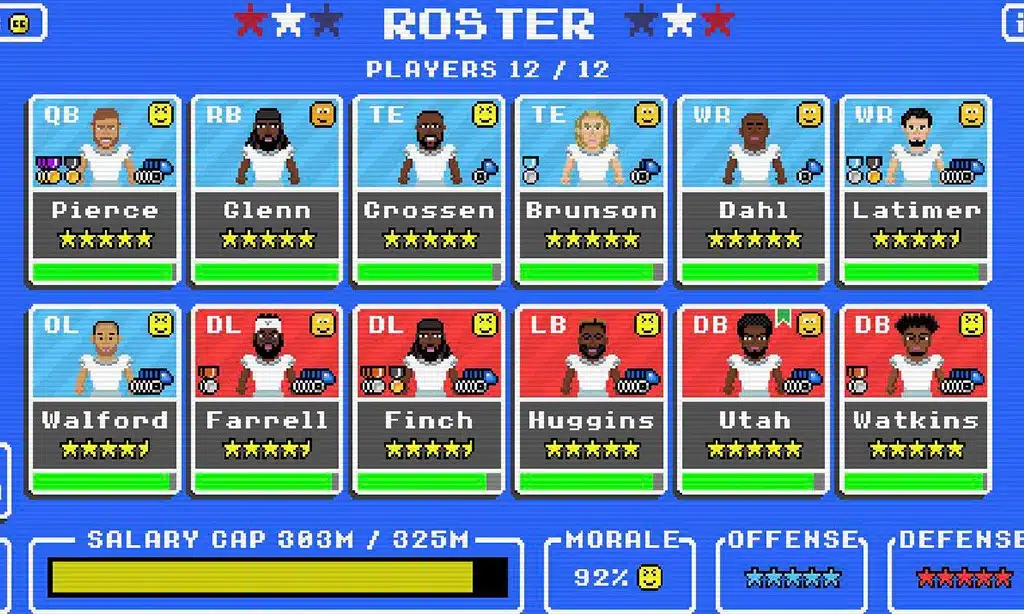Select offensive lineman Walford's card
Viewport: 1024px width, 614px height.
point(104,400)
